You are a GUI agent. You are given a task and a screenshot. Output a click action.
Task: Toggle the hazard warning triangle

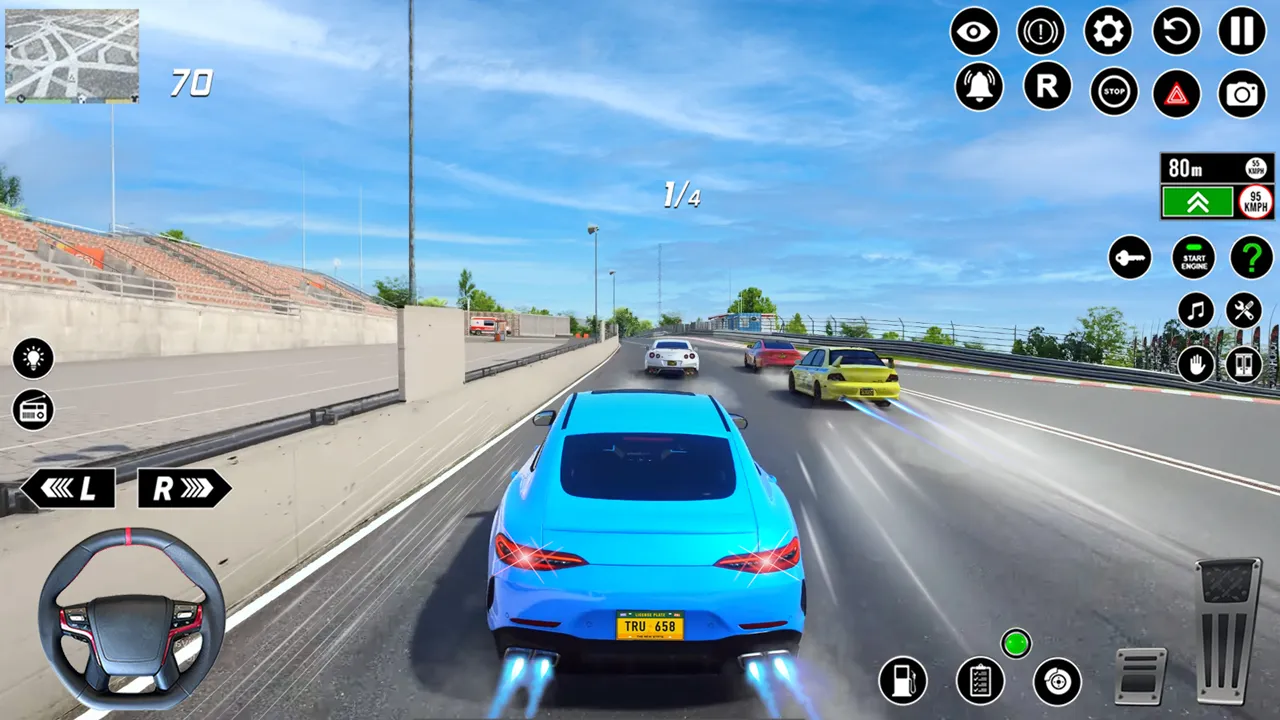(1177, 92)
